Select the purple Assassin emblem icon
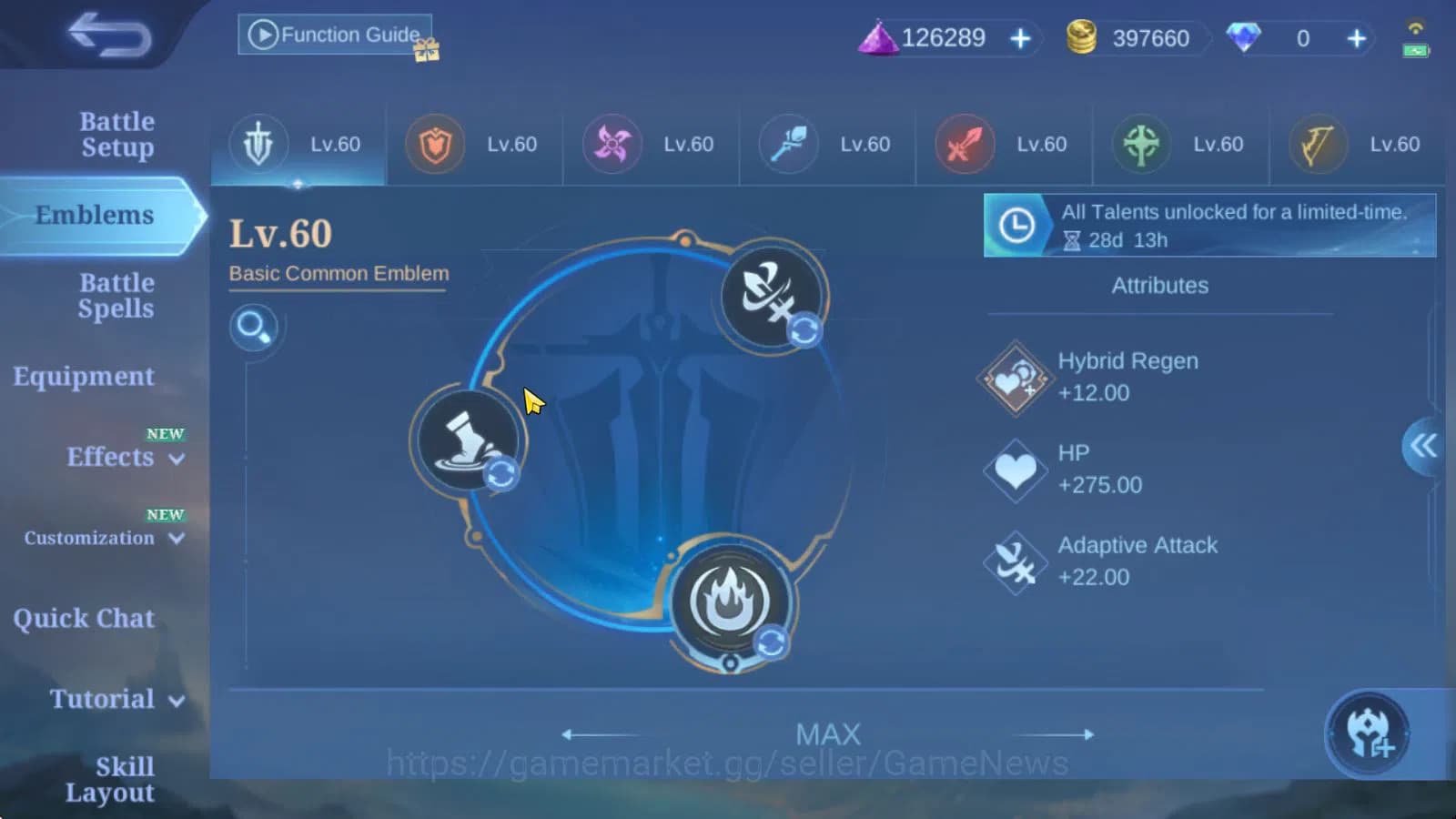1456x819 pixels. point(611,144)
